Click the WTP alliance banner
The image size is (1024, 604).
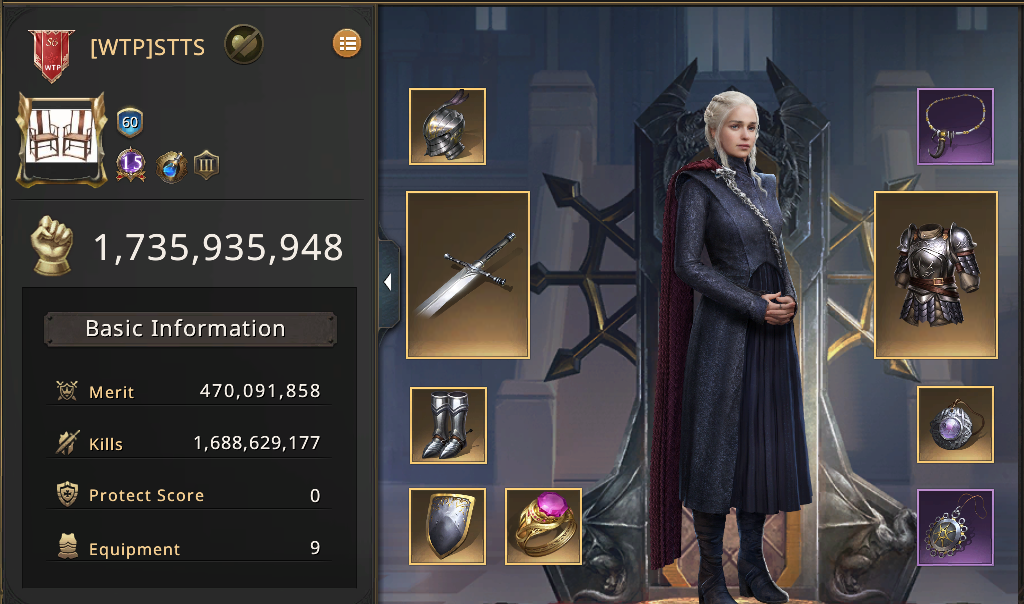[51, 54]
